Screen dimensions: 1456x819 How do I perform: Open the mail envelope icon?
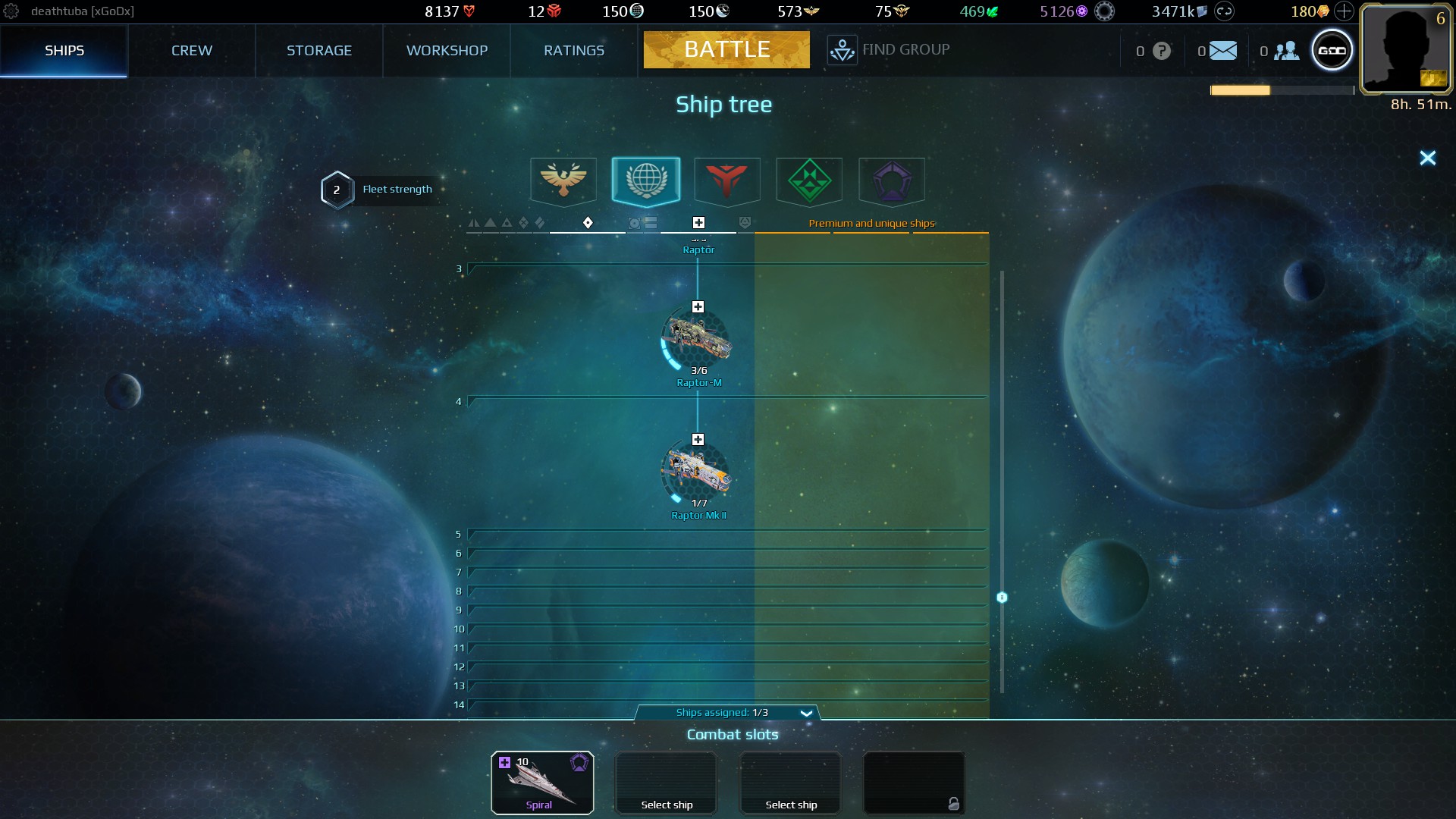point(1222,51)
